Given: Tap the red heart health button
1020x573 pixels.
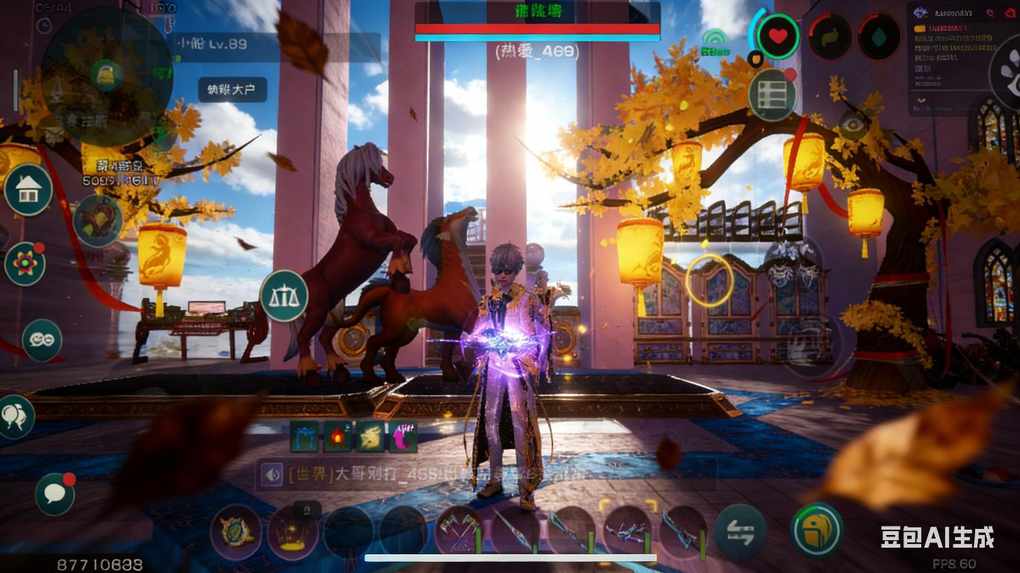Looking at the screenshot, I should [x=777, y=36].
